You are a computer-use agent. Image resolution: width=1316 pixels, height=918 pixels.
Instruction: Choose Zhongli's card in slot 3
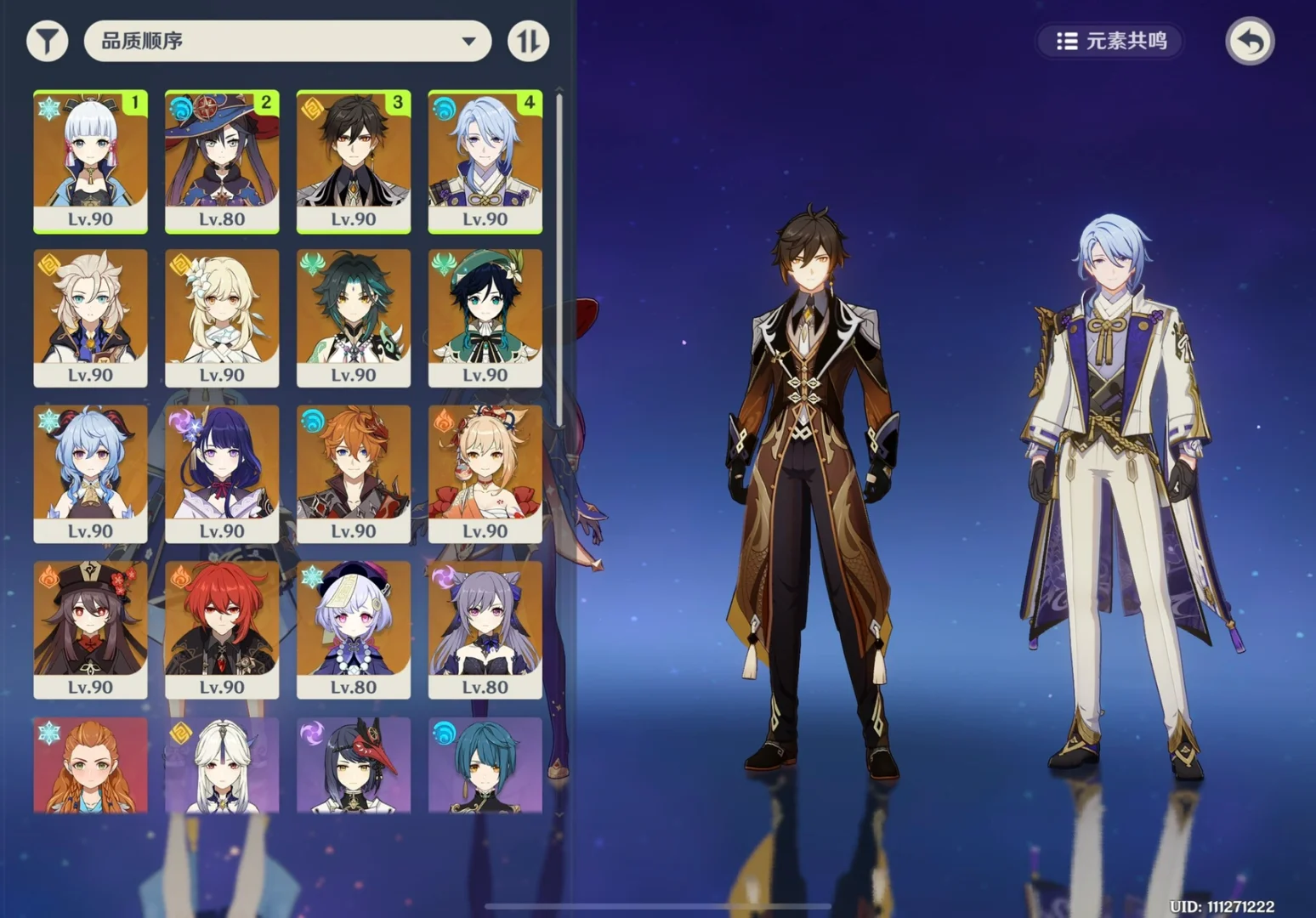(x=354, y=161)
